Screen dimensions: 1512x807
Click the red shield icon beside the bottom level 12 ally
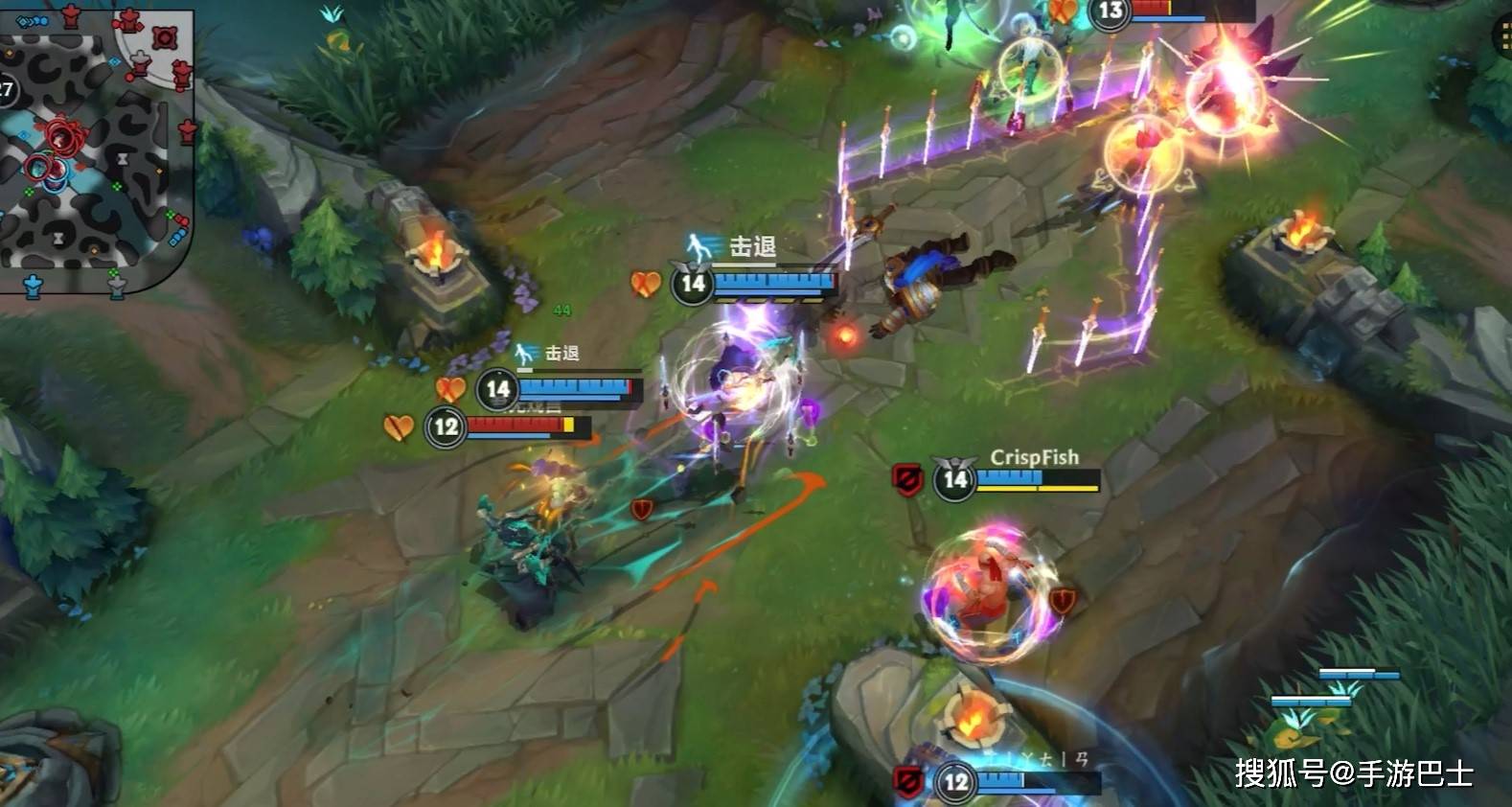coord(908,779)
